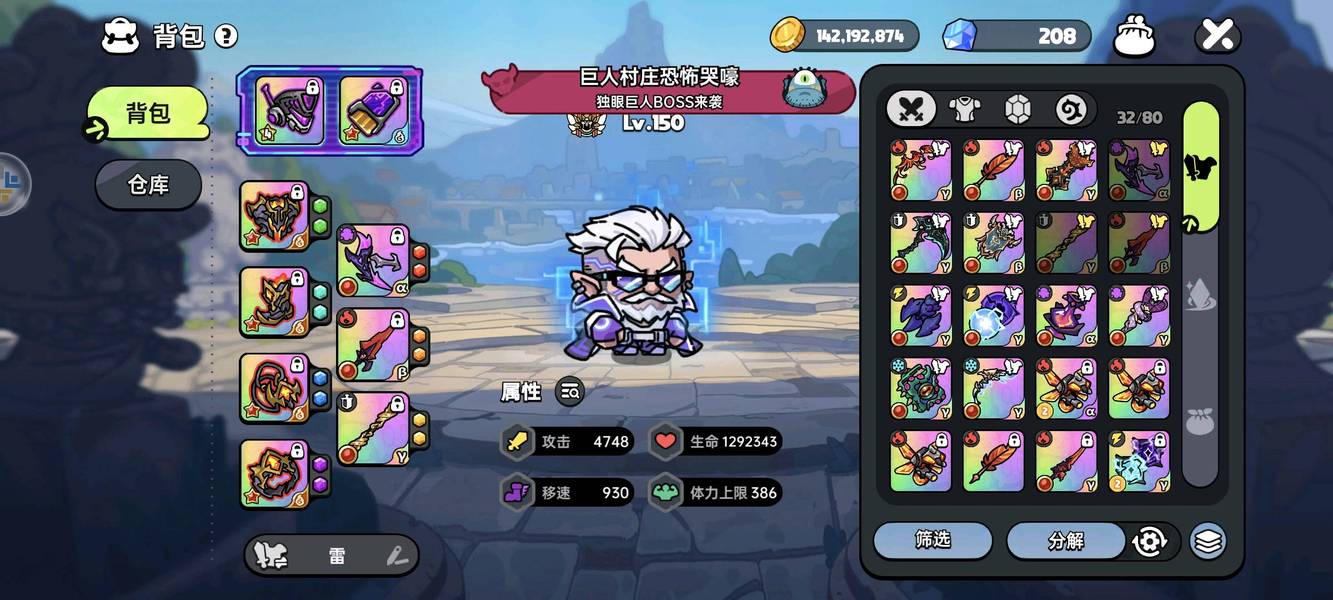Choose the equipped golden staff weapon
The image size is (1333, 600).
373,428
